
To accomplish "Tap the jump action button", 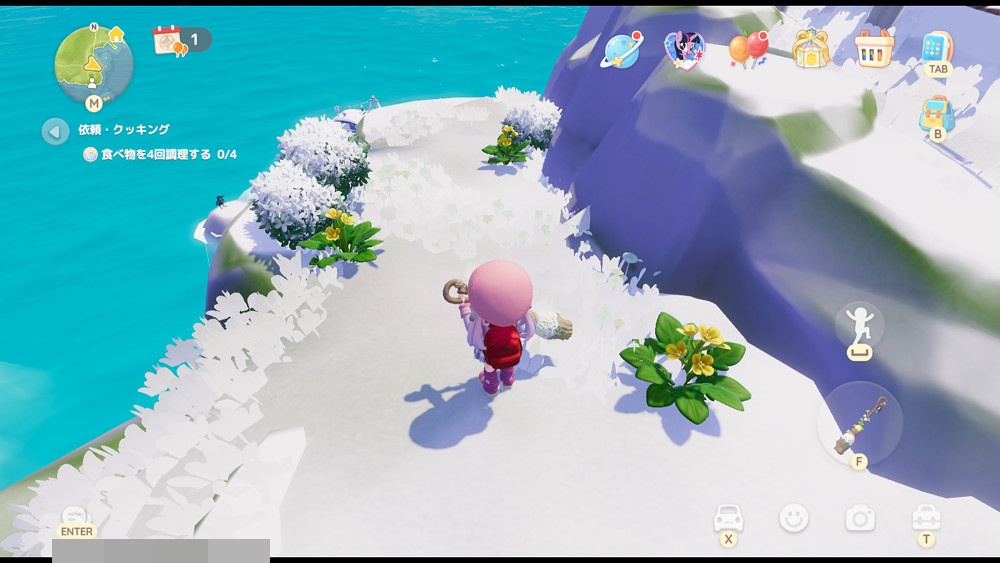I will click(x=860, y=330).
